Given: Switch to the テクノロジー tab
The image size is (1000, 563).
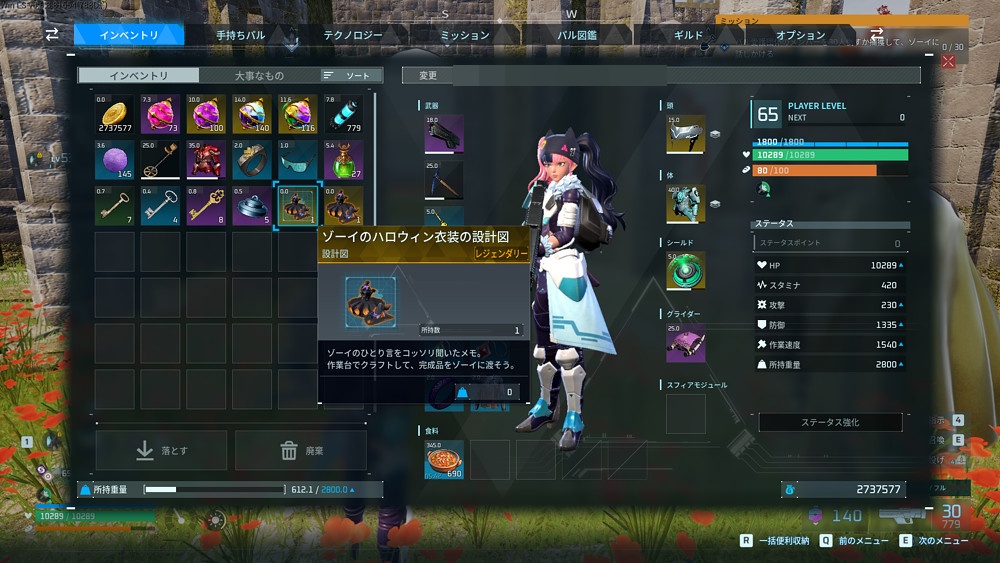Looking at the screenshot, I should [353, 35].
